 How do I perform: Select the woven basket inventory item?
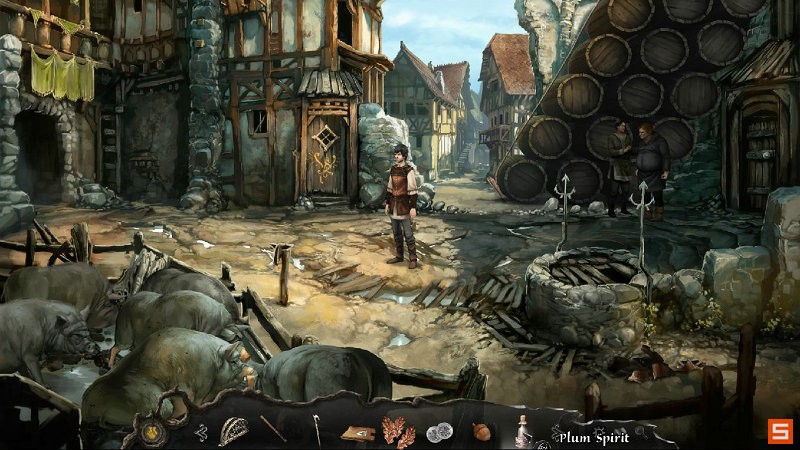click(234, 430)
